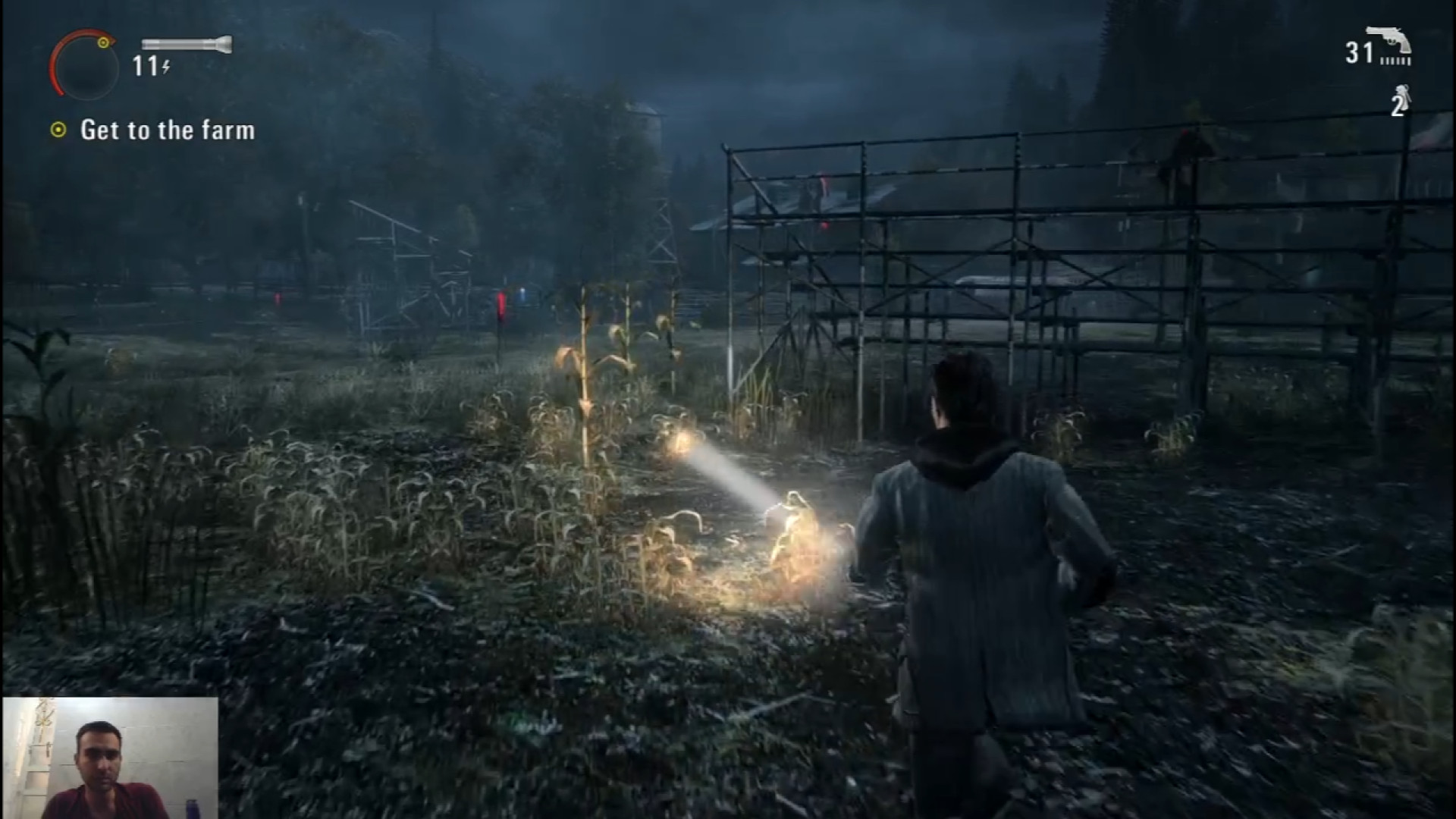
Task: Click the flashlight battery icon
Action: (x=187, y=44)
